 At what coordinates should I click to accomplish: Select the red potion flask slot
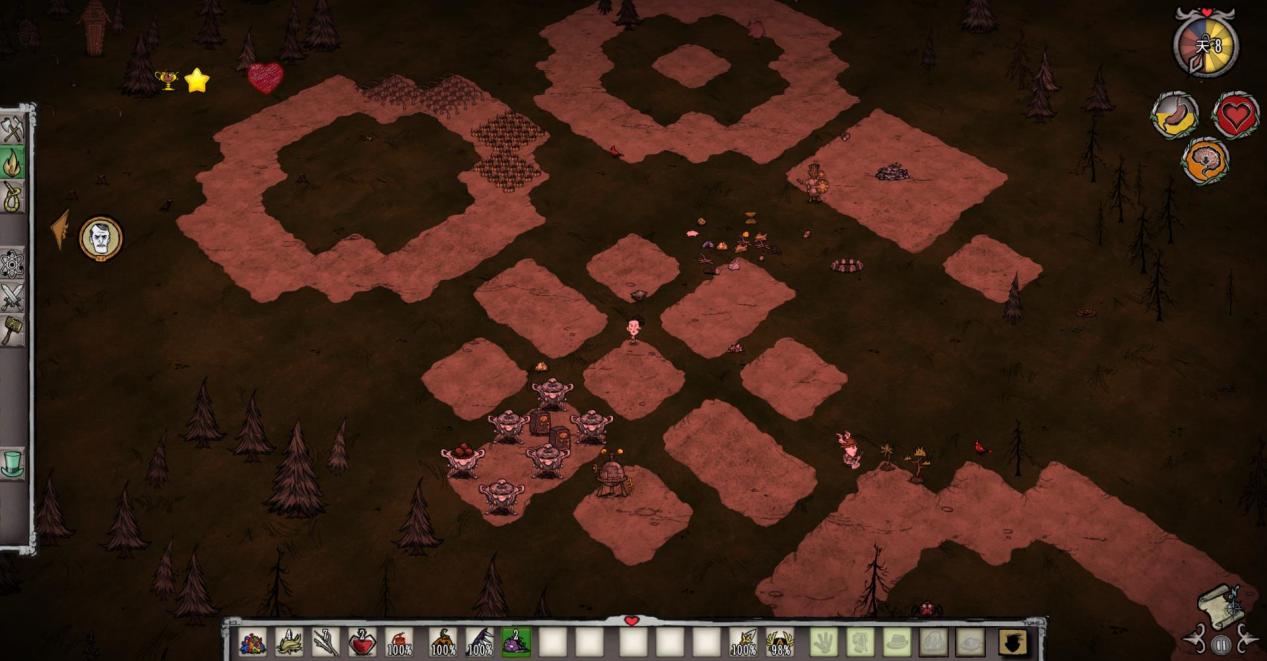click(363, 642)
